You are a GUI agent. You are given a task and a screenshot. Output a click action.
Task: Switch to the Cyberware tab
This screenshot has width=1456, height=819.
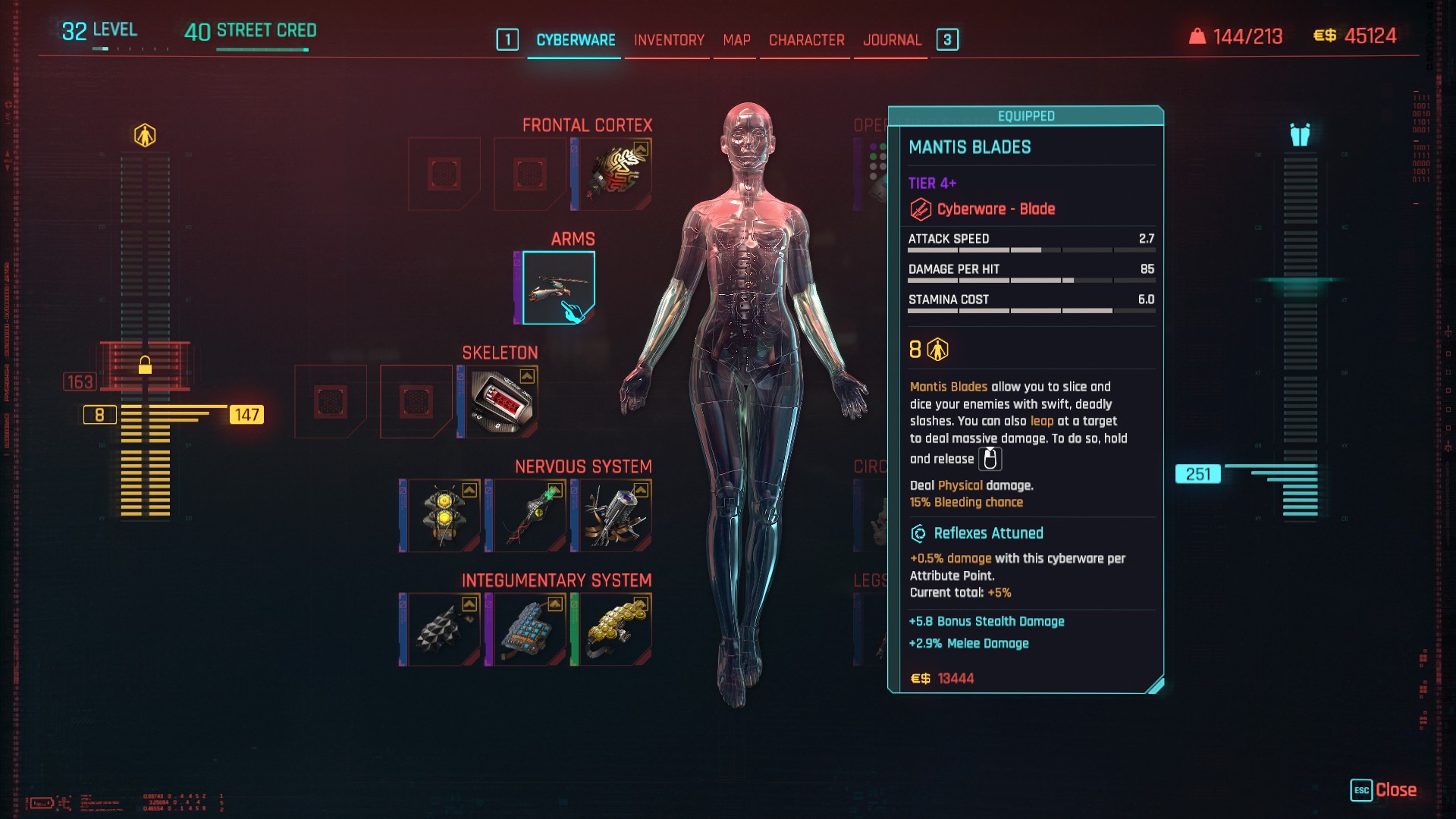(x=576, y=40)
